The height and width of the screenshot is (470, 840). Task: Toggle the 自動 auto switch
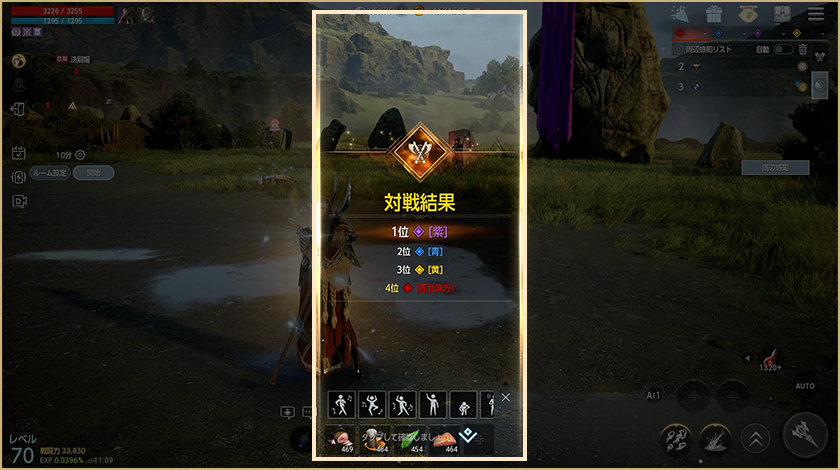(x=784, y=49)
